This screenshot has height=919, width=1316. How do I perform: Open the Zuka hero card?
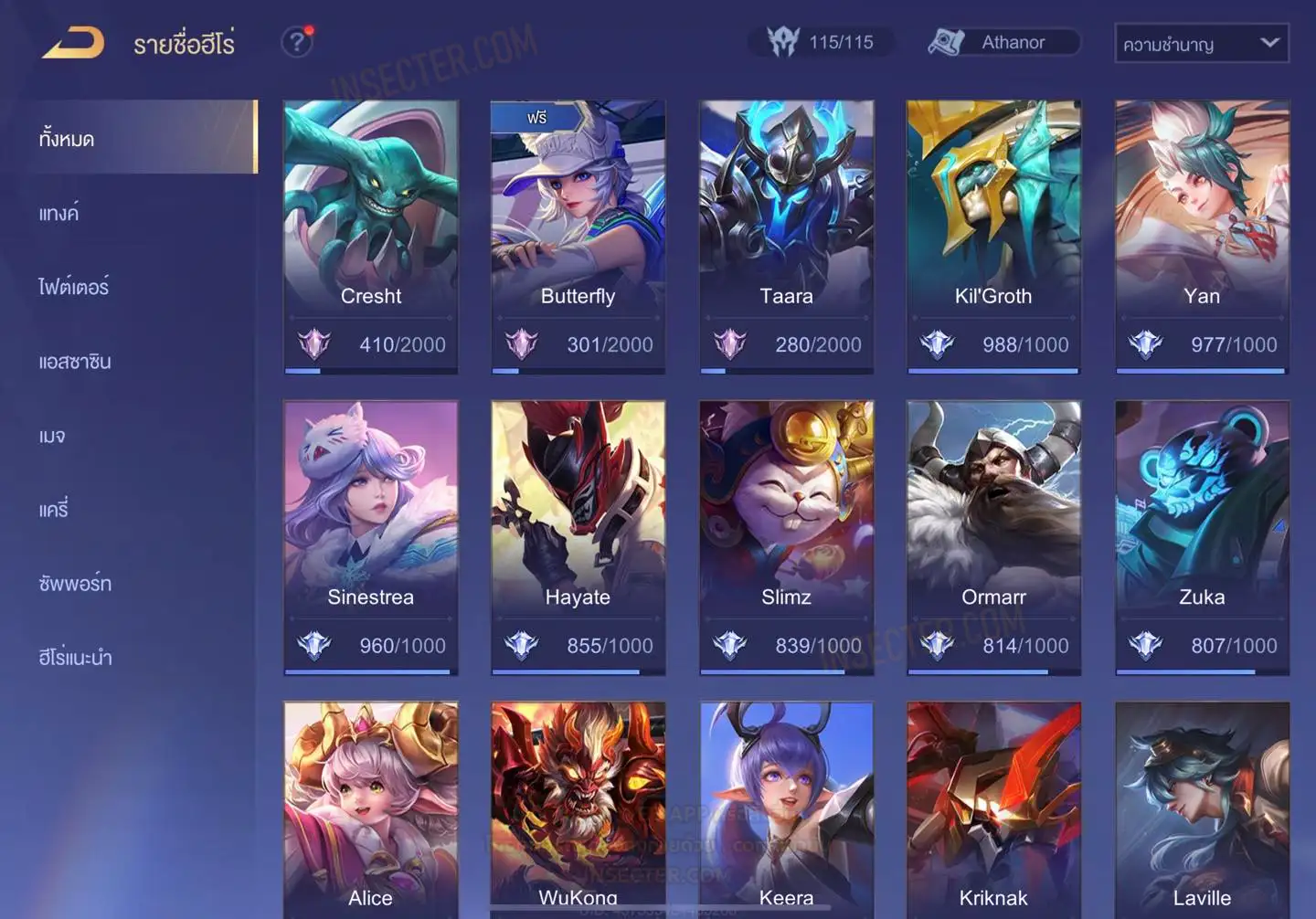tap(1202, 537)
